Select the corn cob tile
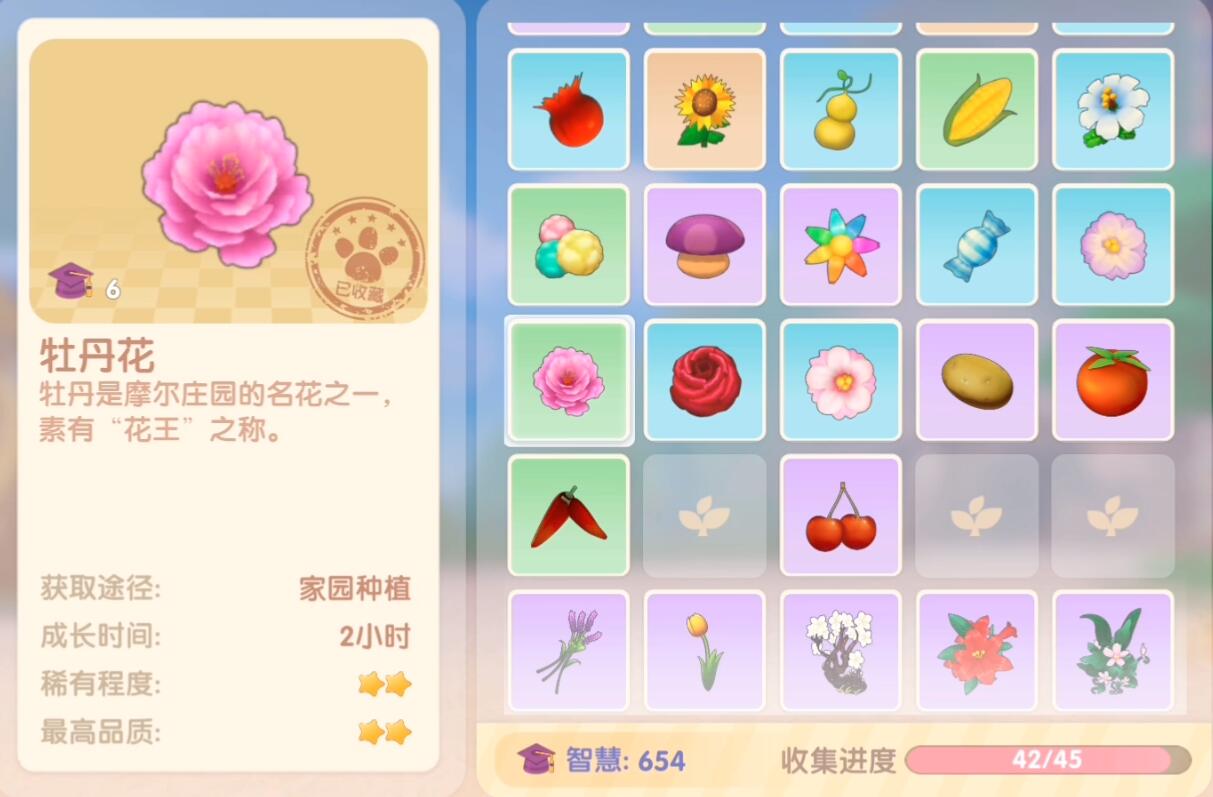1213x797 pixels. [976, 110]
